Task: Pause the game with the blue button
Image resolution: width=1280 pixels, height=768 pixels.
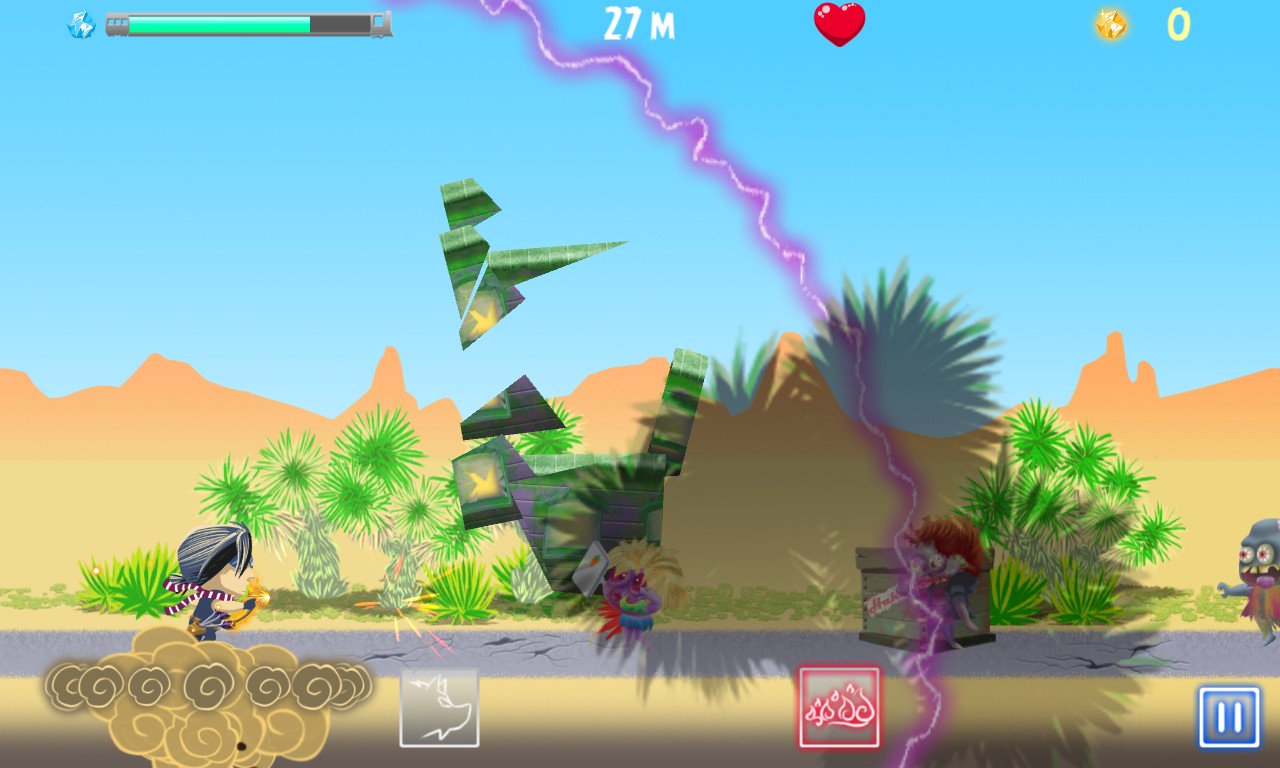Action: pos(1229,717)
